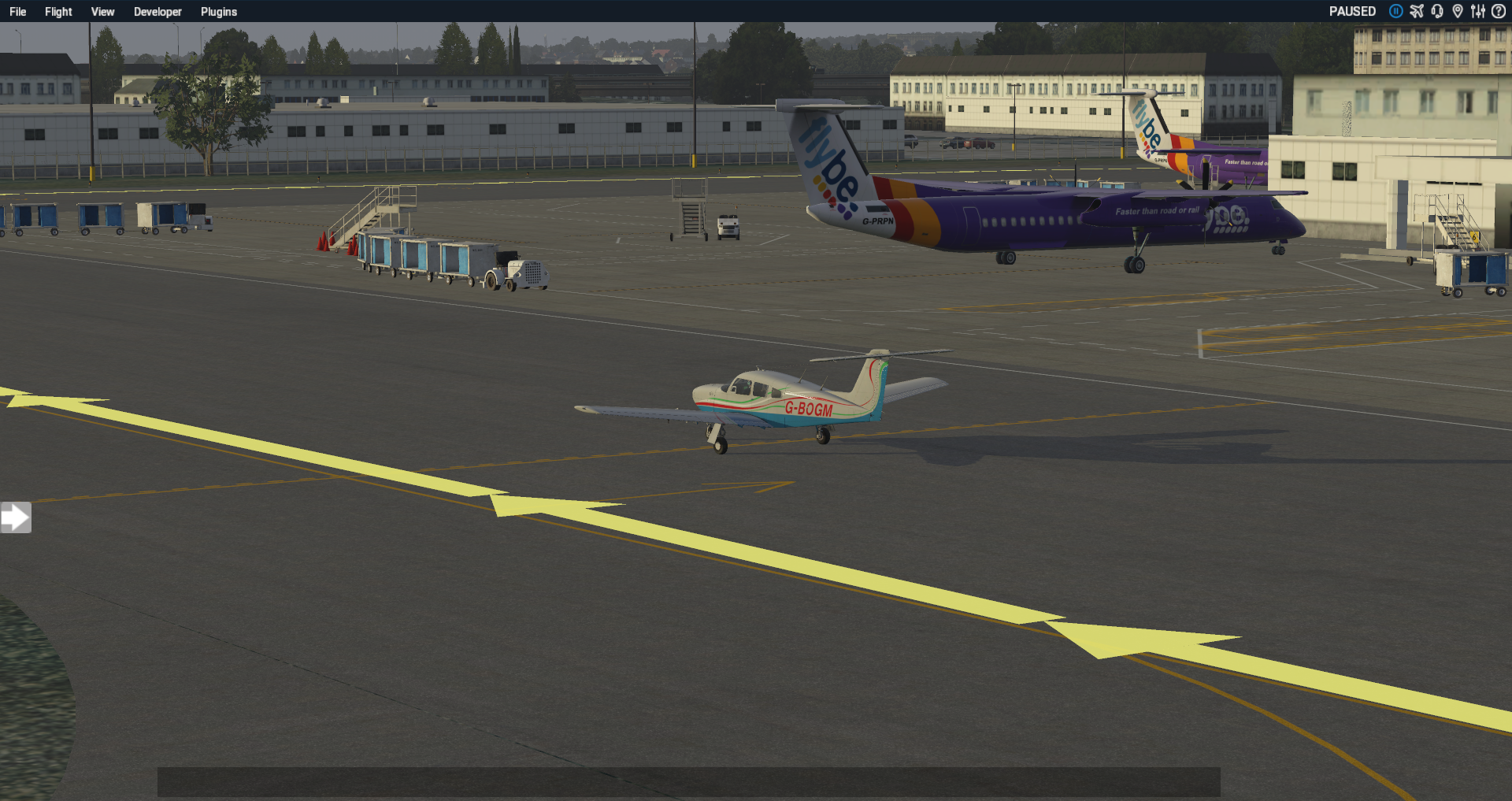This screenshot has height=801, width=1512.
Task: Open the File menu
Action: pyautogui.click(x=17, y=11)
